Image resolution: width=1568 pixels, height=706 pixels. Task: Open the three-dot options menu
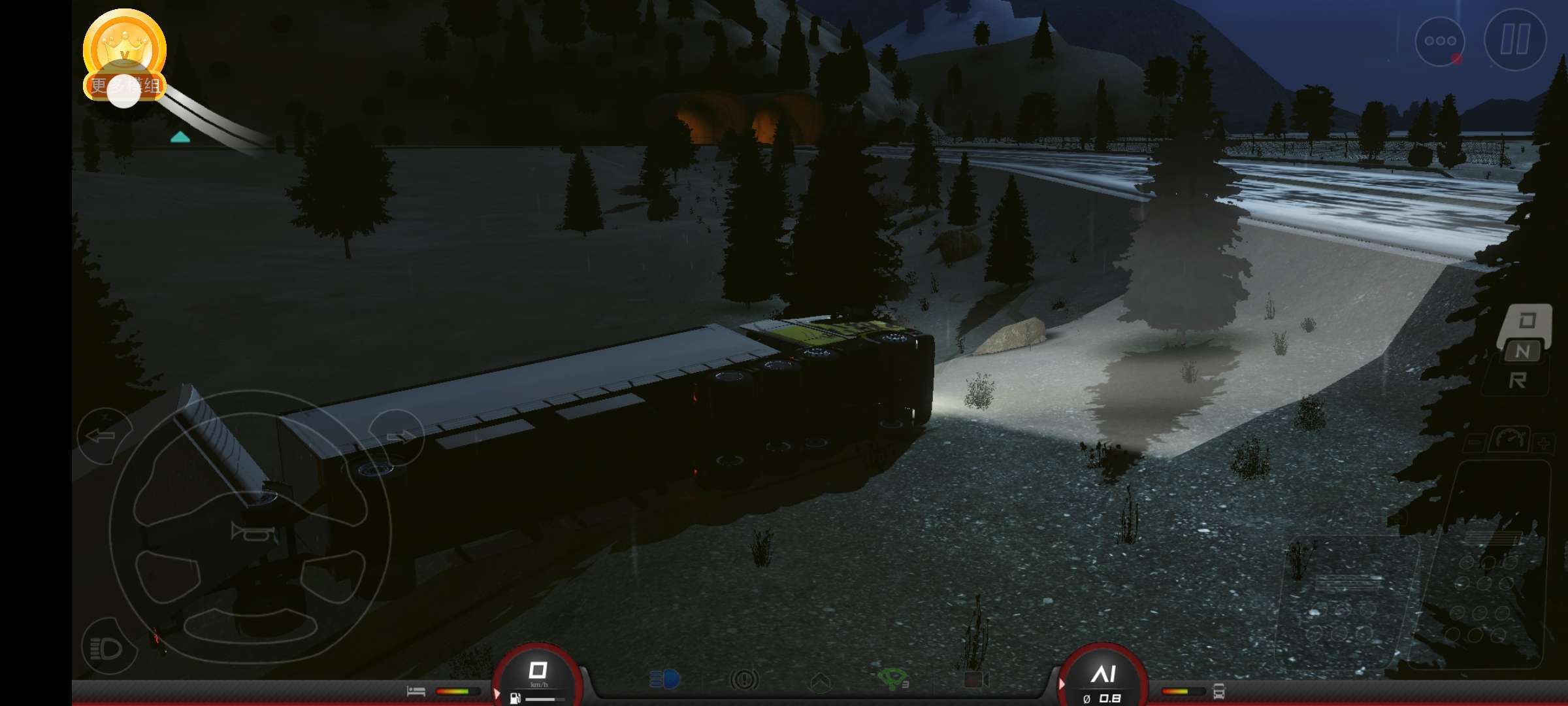coord(1439,41)
